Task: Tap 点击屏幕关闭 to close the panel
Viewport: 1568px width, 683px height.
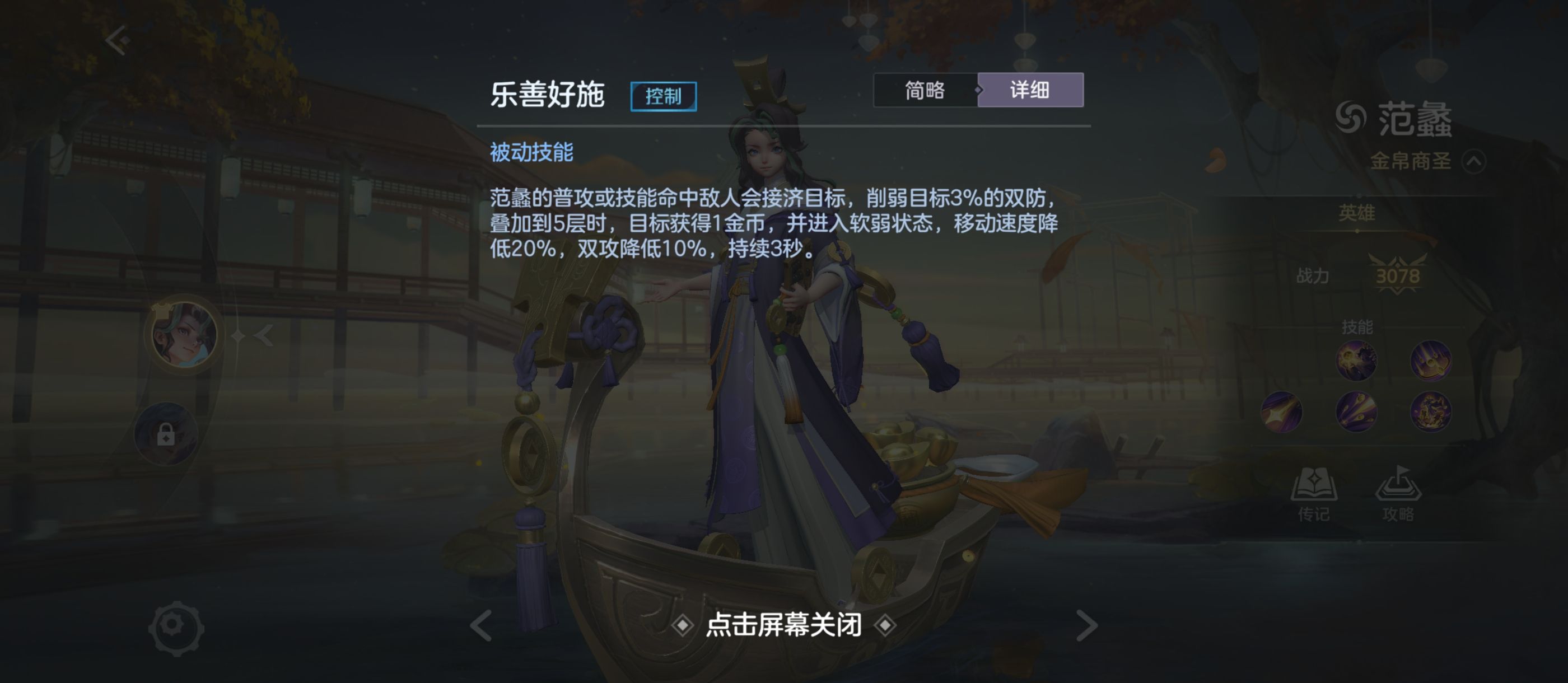Action: (x=785, y=626)
